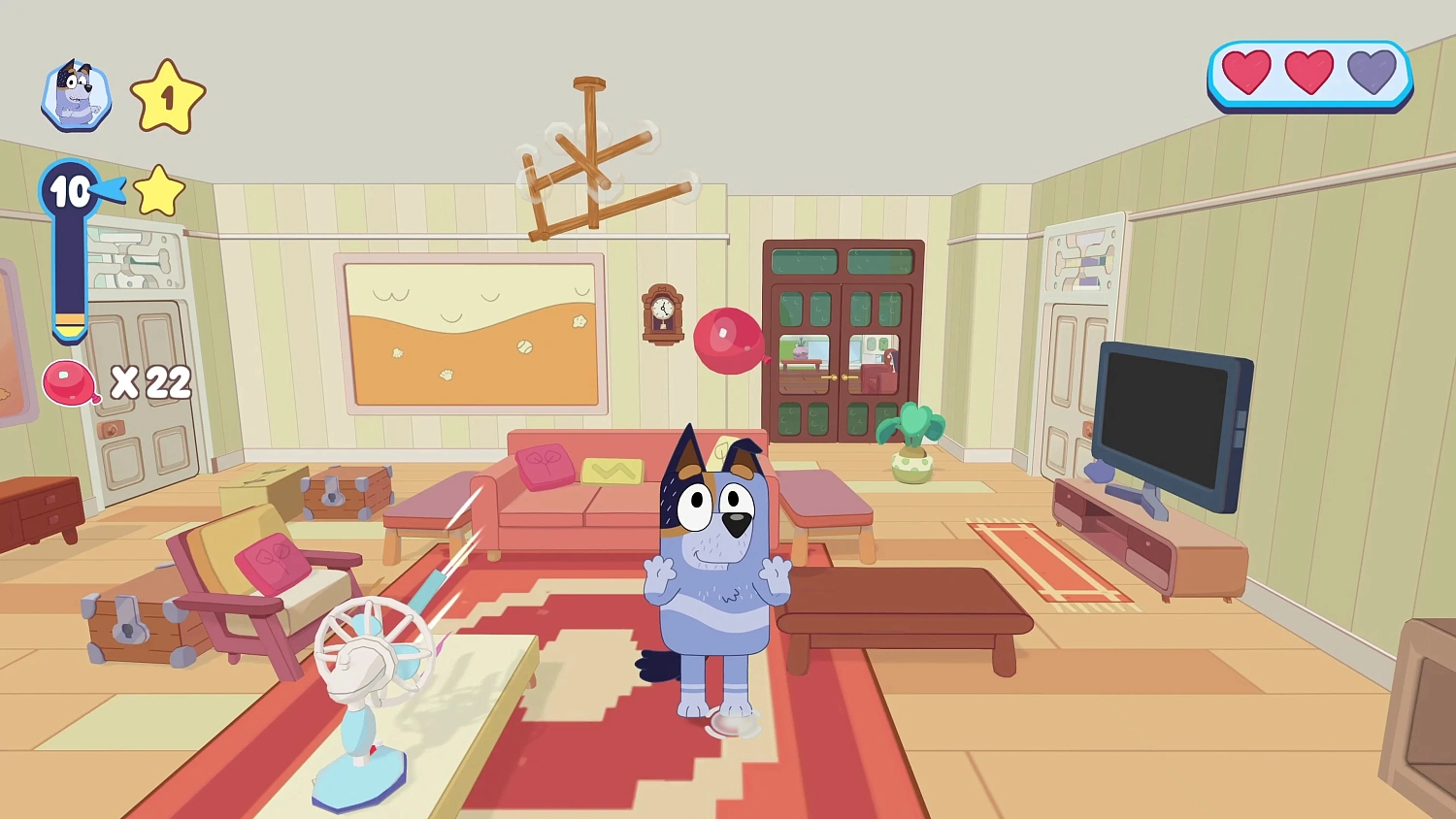1456x819 pixels.
Task: Select the x22 balloon count label
Action: [x=150, y=382]
